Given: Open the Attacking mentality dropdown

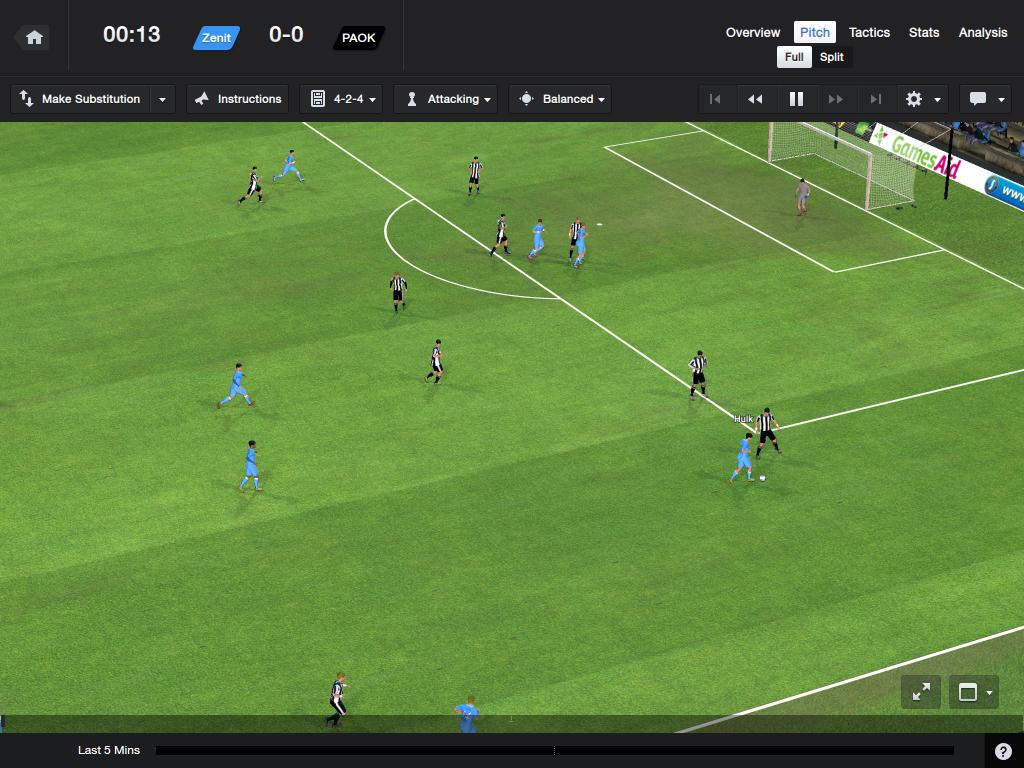Looking at the screenshot, I should coord(448,99).
